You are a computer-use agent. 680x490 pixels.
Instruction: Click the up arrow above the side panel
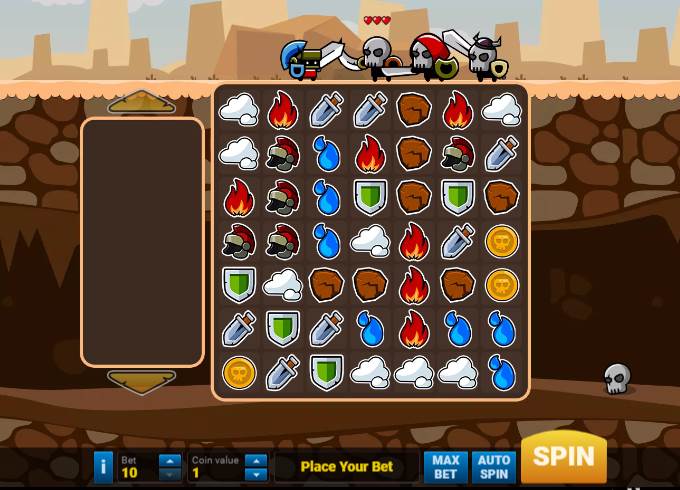click(x=142, y=102)
